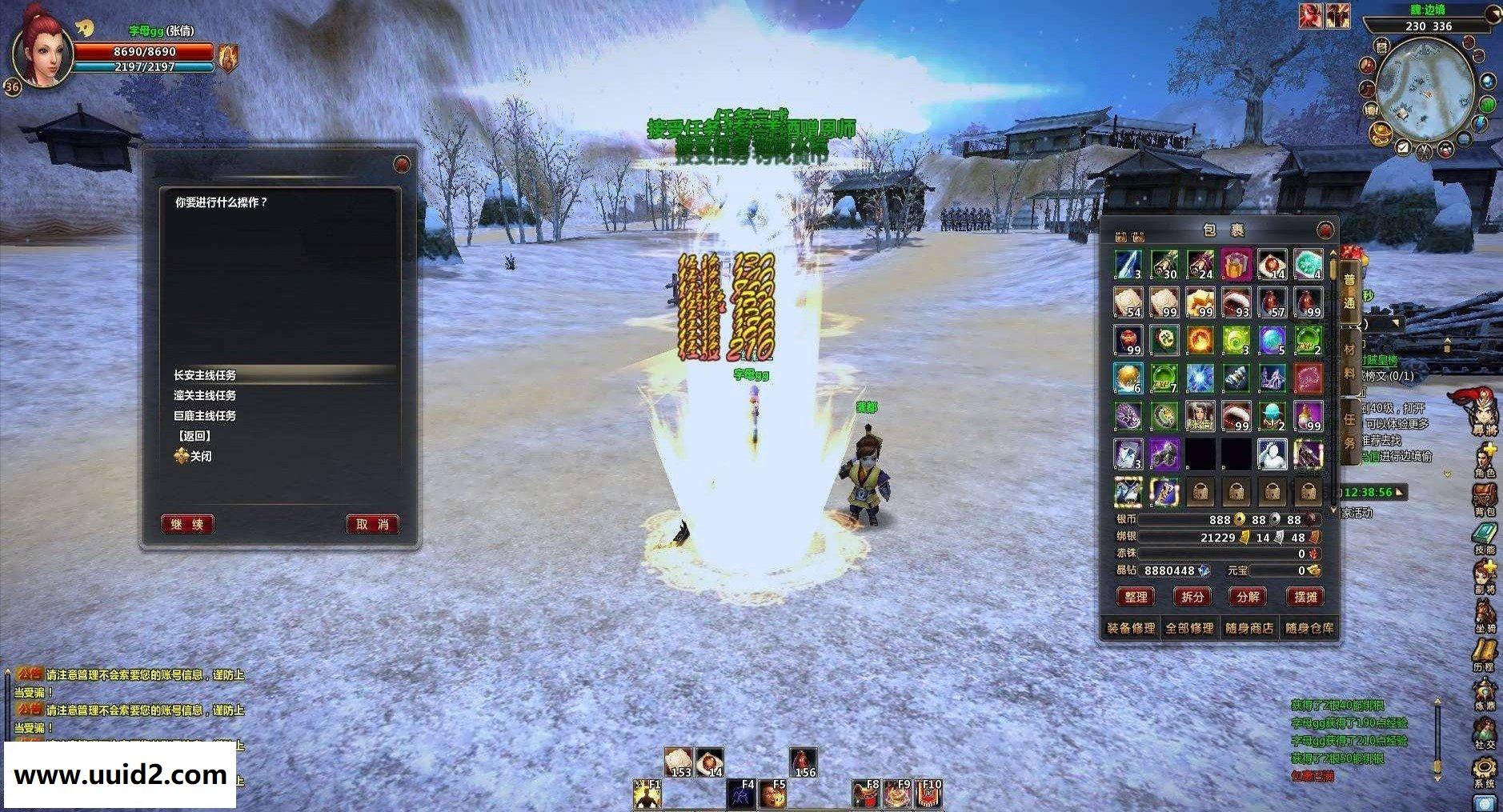Open the 随身仓库 portable warehouse
This screenshot has height=812, width=1503.
click(1309, 628)
